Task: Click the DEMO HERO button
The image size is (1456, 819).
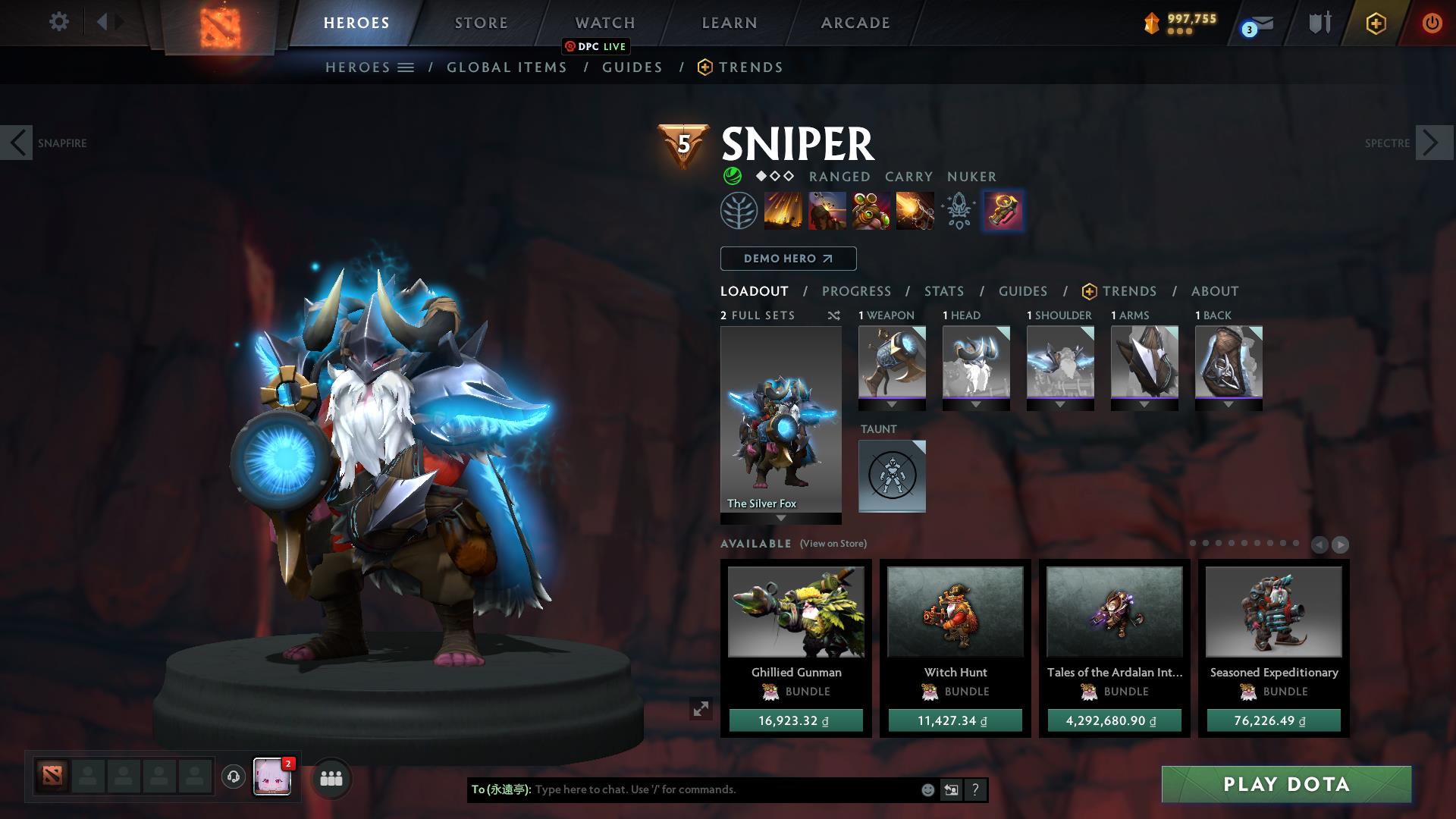Action: tap(787, 259)
